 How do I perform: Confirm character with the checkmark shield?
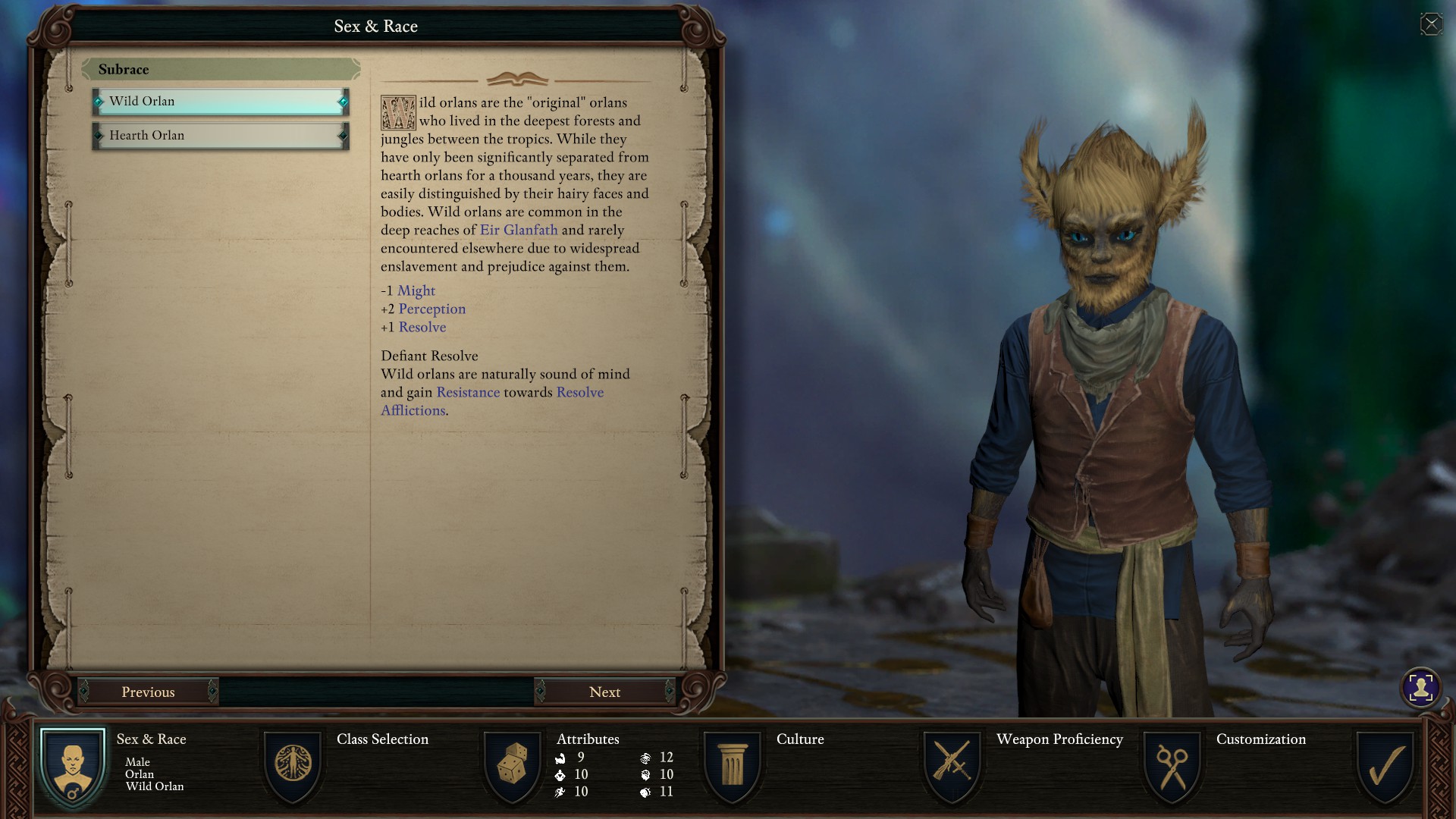[1385, 766]
